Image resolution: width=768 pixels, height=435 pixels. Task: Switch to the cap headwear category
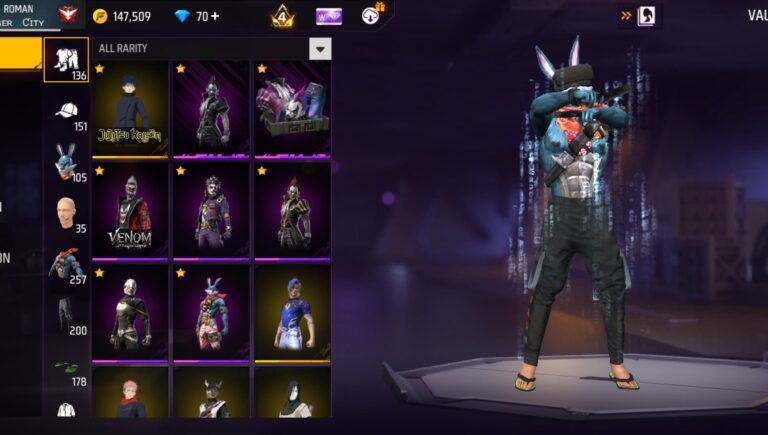click(x=66, y=114)
